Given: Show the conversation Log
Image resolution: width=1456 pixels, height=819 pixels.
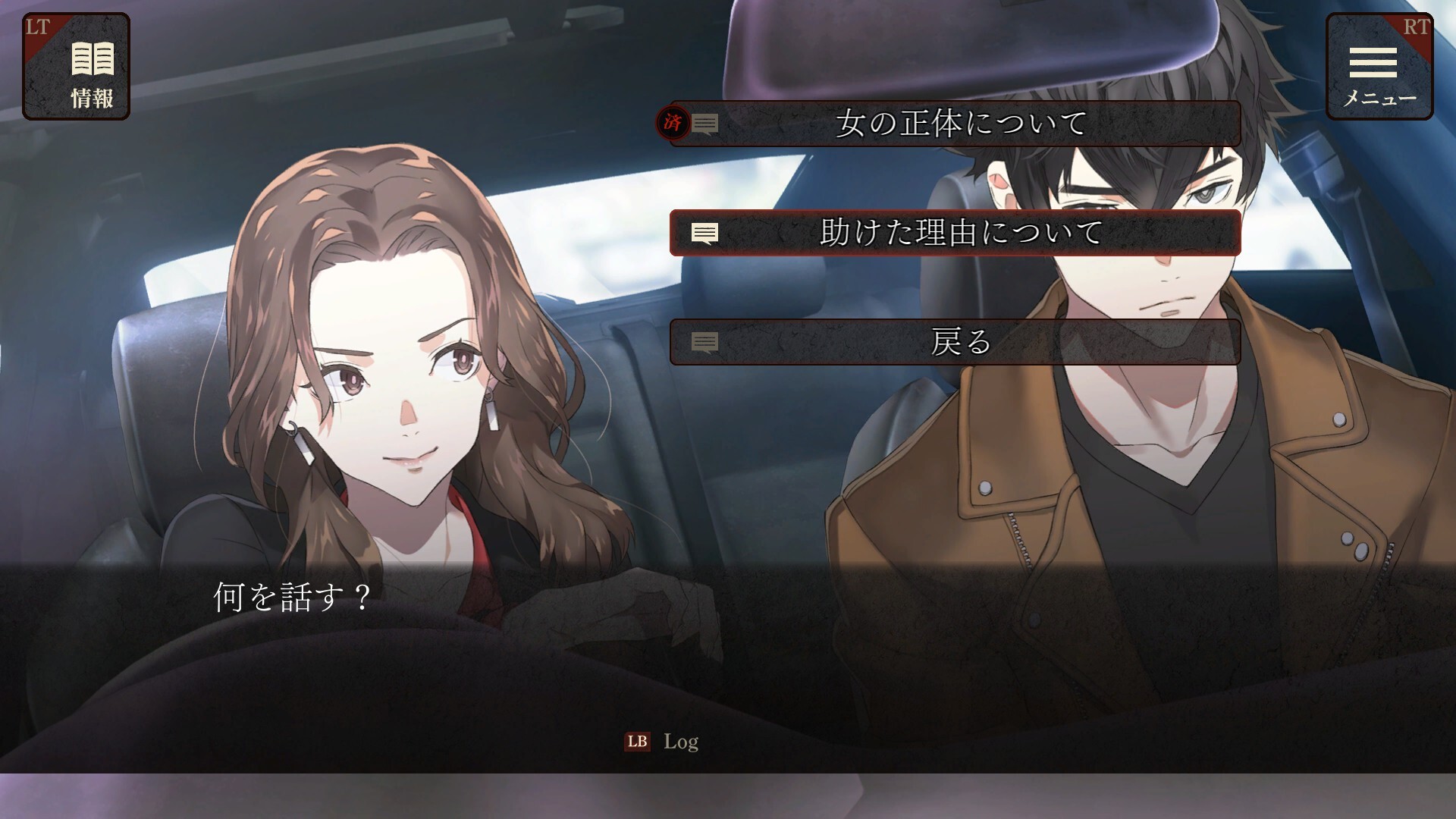Looking at the screenshot, I should [662, 742].
